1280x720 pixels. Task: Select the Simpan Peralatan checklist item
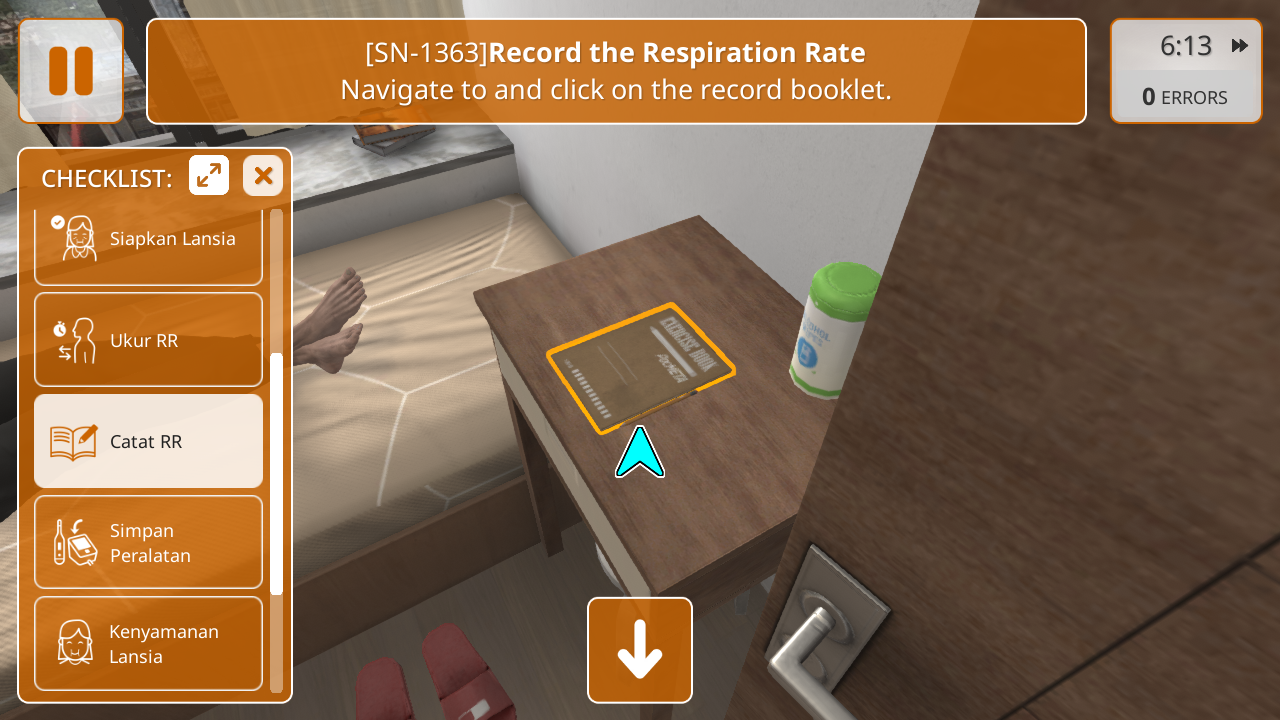click(x=148, y=542)
